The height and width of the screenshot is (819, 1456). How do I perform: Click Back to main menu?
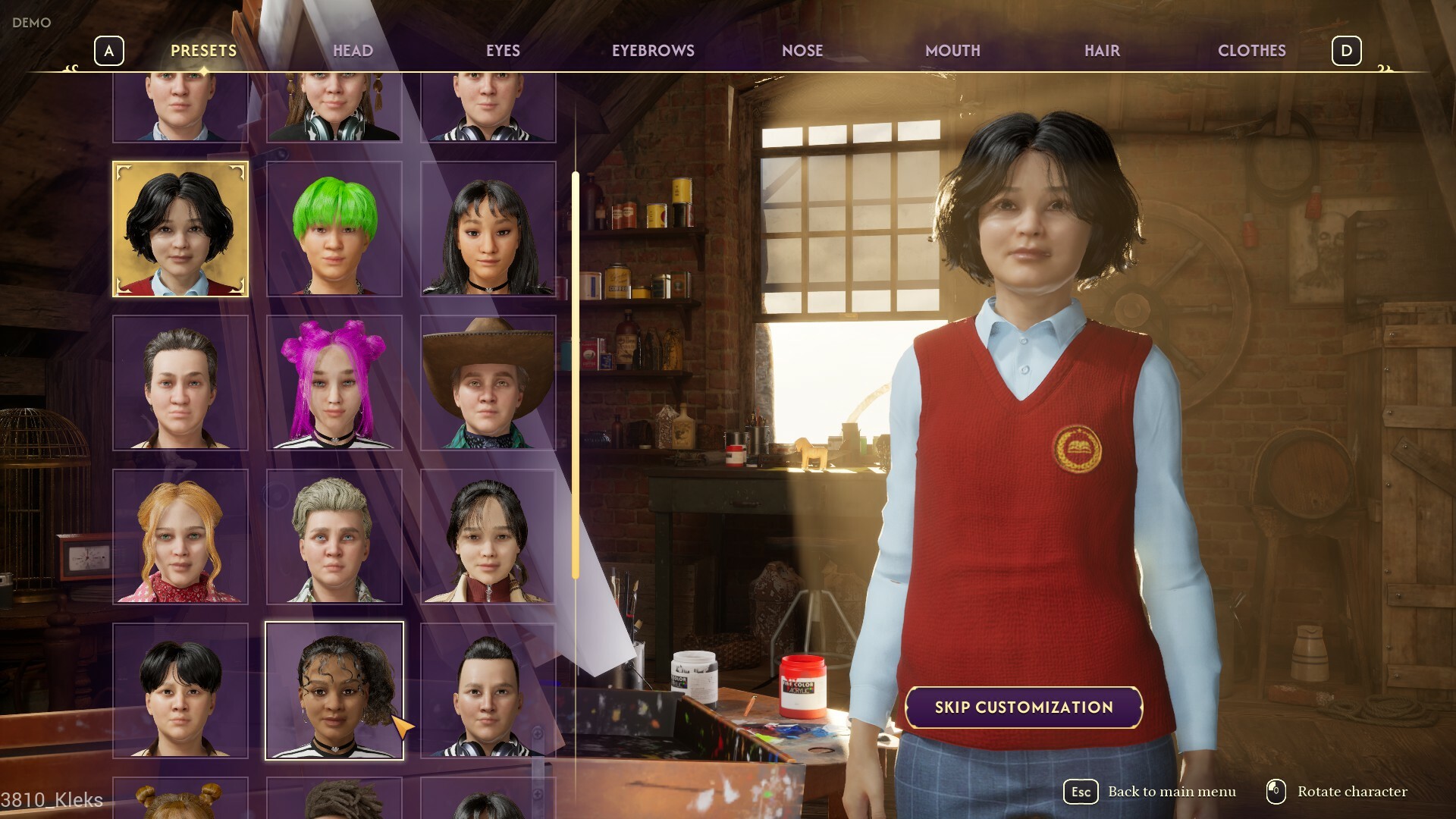[1170, 792]
